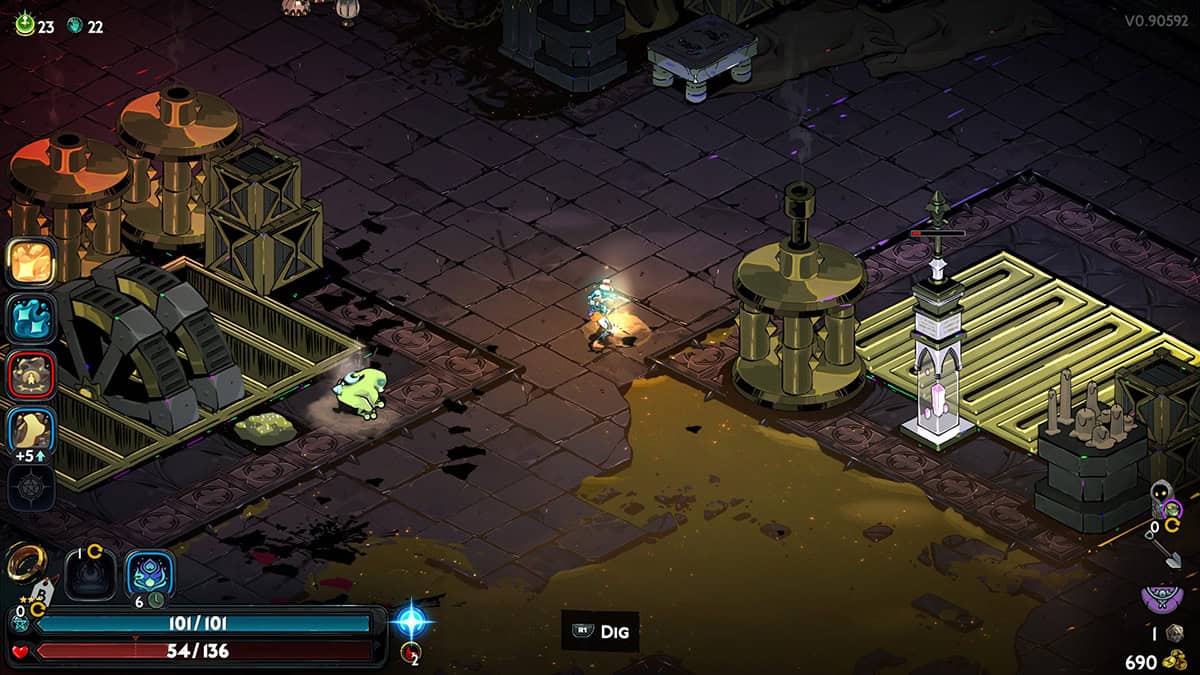Click the blue star cast indicator
The height and width of the screenshot is (675, 1200).
click(411, 620)
